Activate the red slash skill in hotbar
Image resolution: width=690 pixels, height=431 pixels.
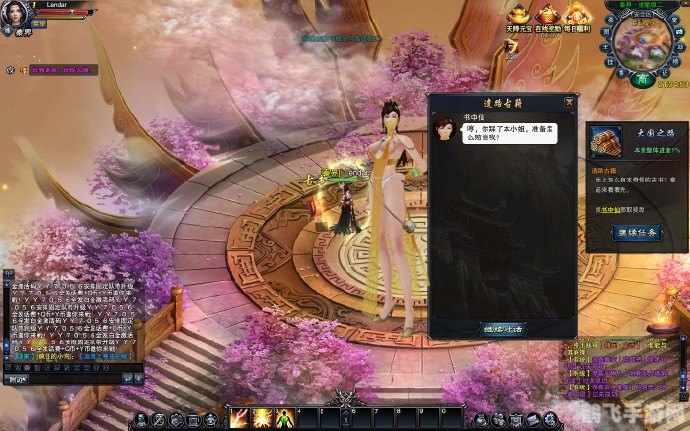pyautogui.click(x=239, y=416)
